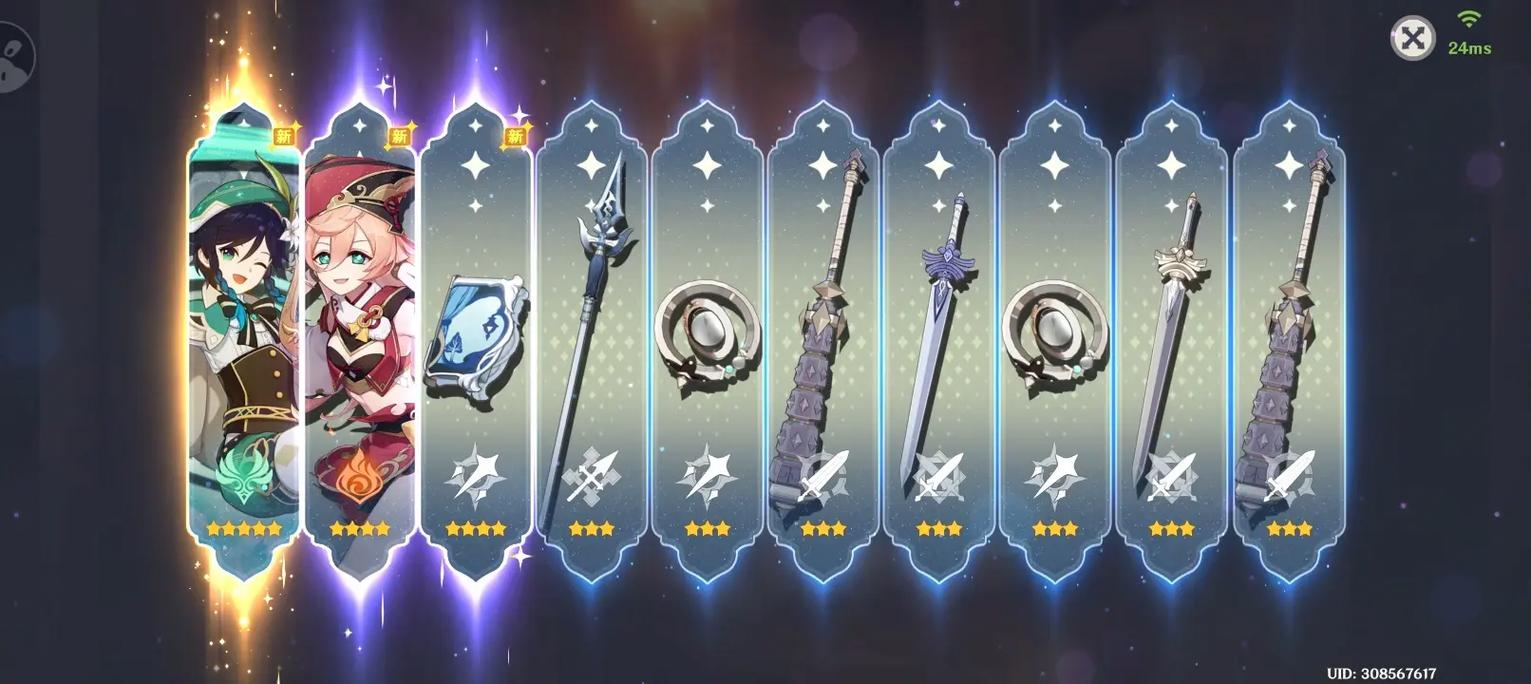Close the wish results screen

pyautogui.click(x=1412, y=39)
